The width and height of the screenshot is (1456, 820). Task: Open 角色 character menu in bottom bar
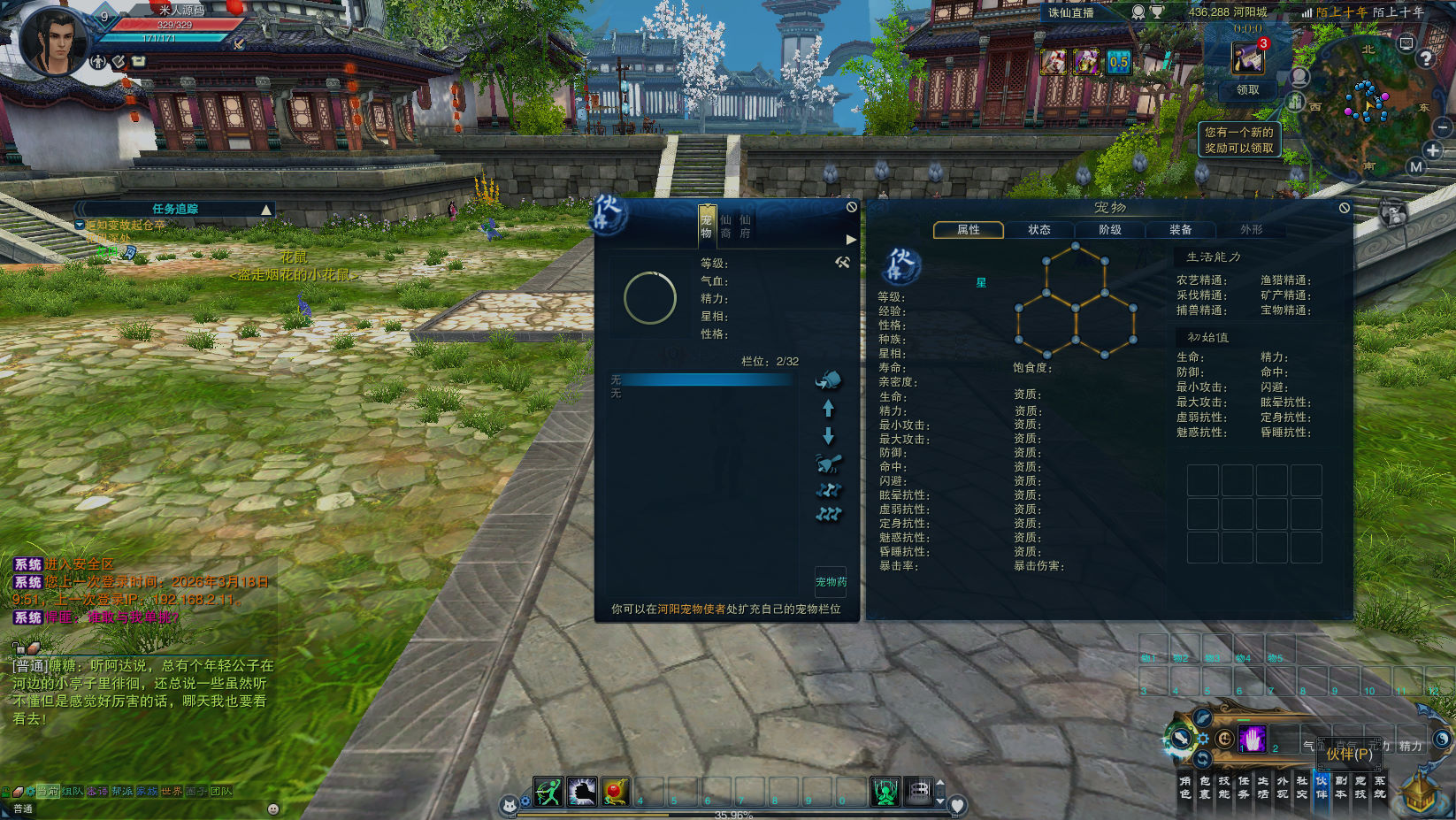tap(1185, 787)
